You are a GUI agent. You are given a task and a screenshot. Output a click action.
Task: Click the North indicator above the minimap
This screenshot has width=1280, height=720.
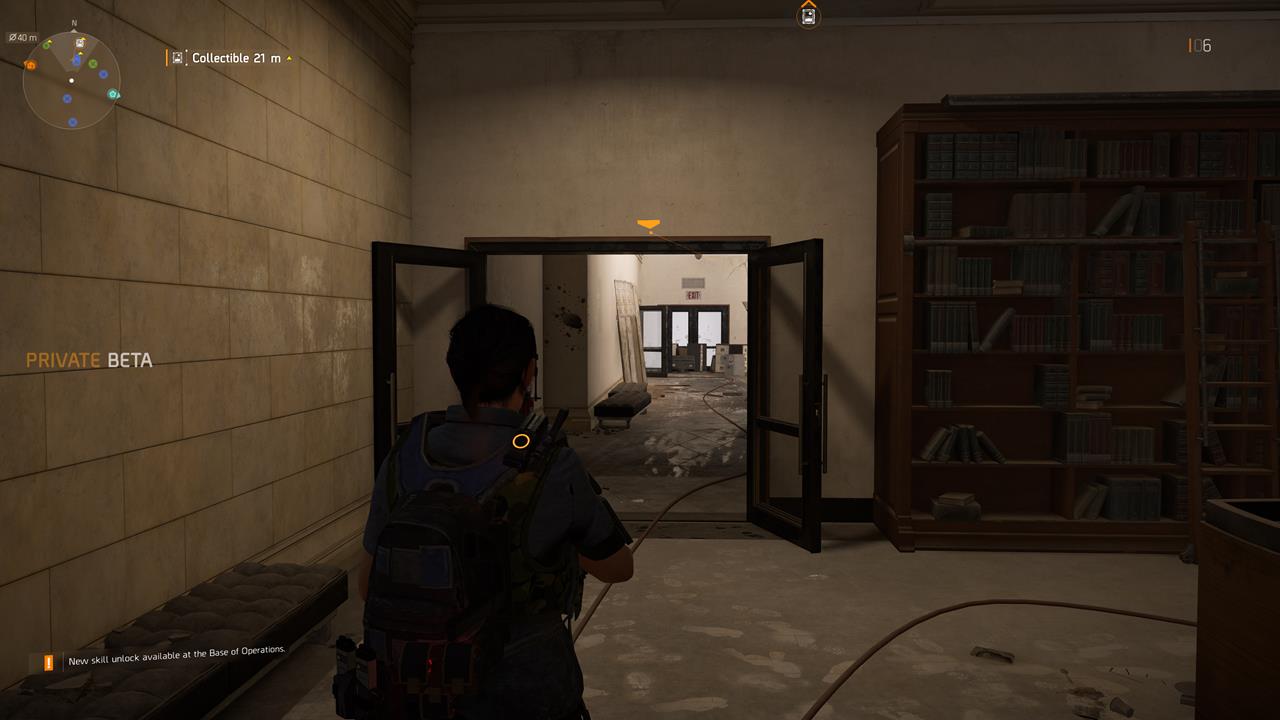(73, 23)
